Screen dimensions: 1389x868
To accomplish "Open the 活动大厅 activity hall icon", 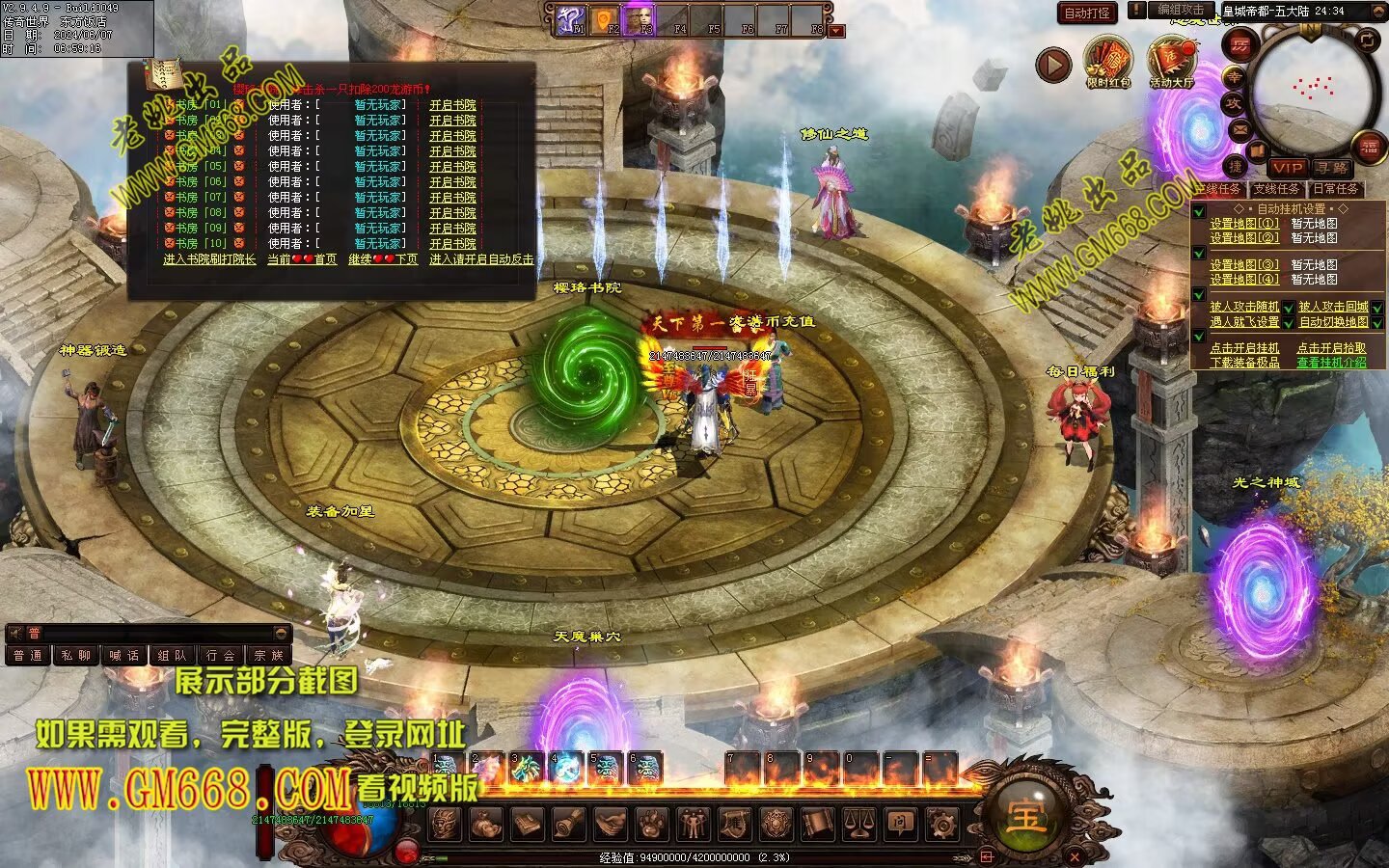I will click(1171, 62).
